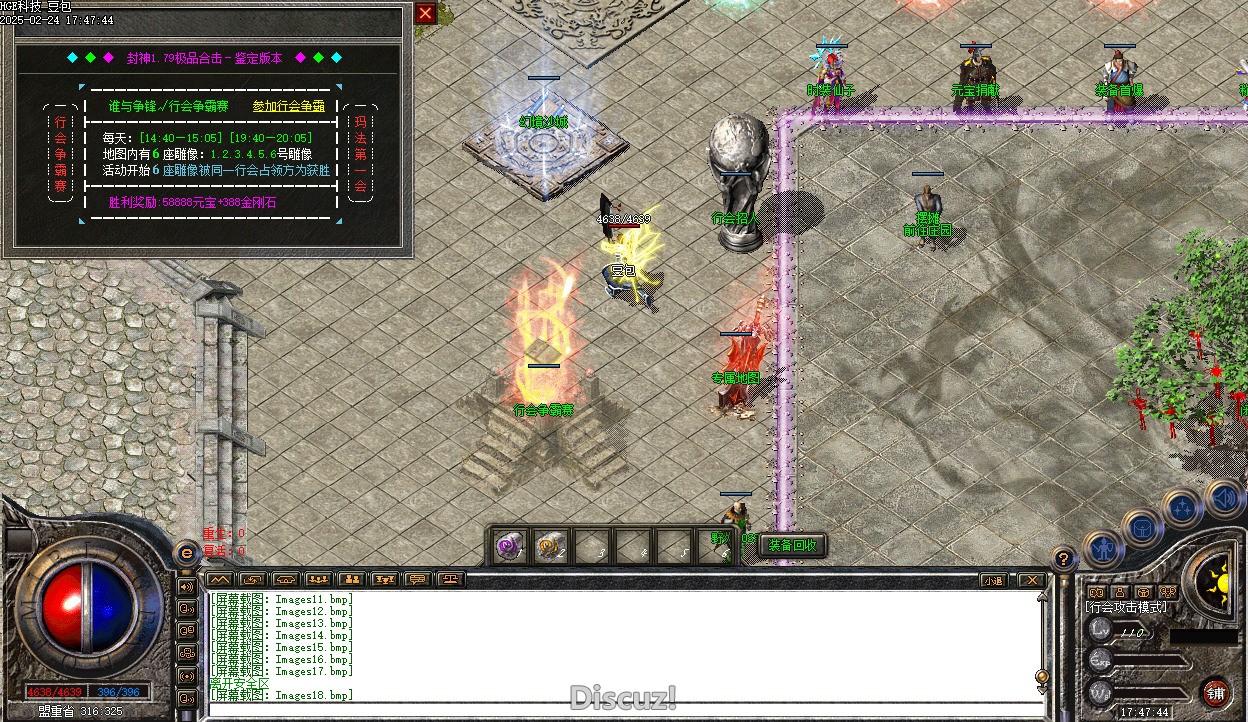Click the balance scale chat toolbar button
The width and height of the screenshot is (1248, 722).
452,579
